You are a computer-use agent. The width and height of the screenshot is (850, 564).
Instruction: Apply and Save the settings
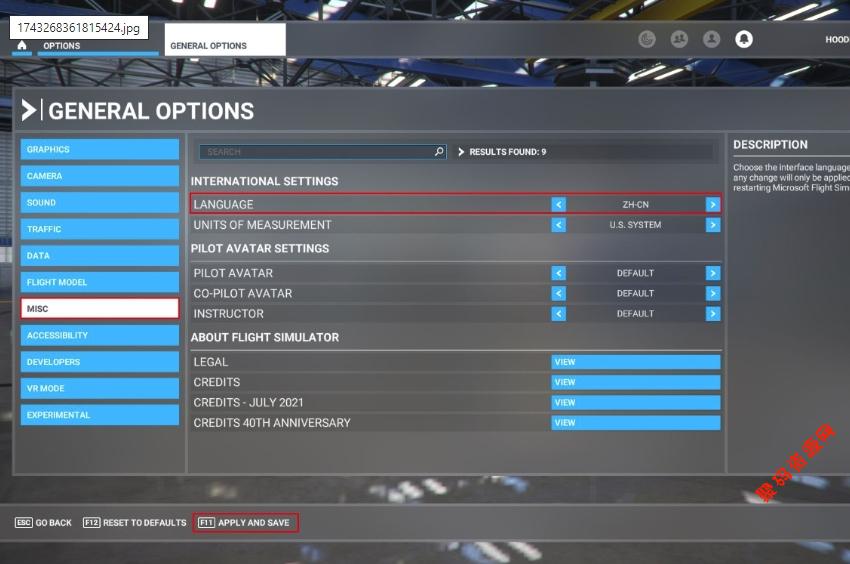pyautogui.click(x=246, y=523)
